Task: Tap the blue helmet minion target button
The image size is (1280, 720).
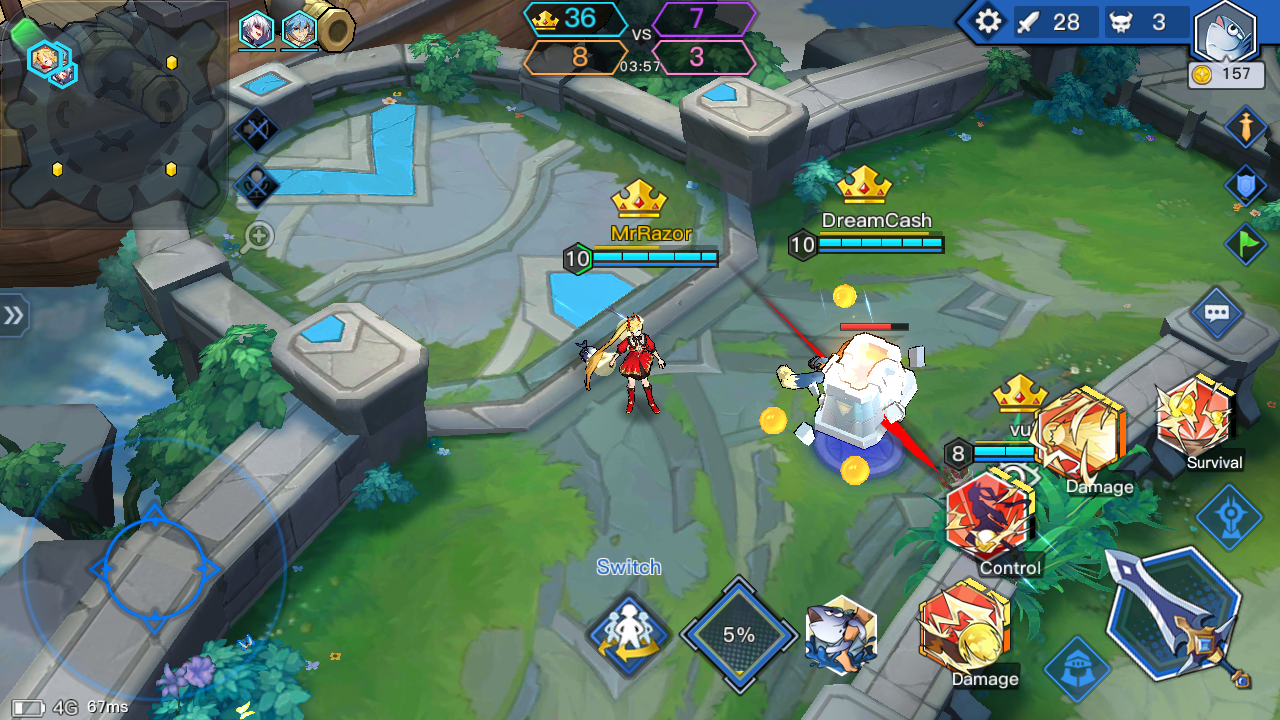Action: click(1076, 668)
